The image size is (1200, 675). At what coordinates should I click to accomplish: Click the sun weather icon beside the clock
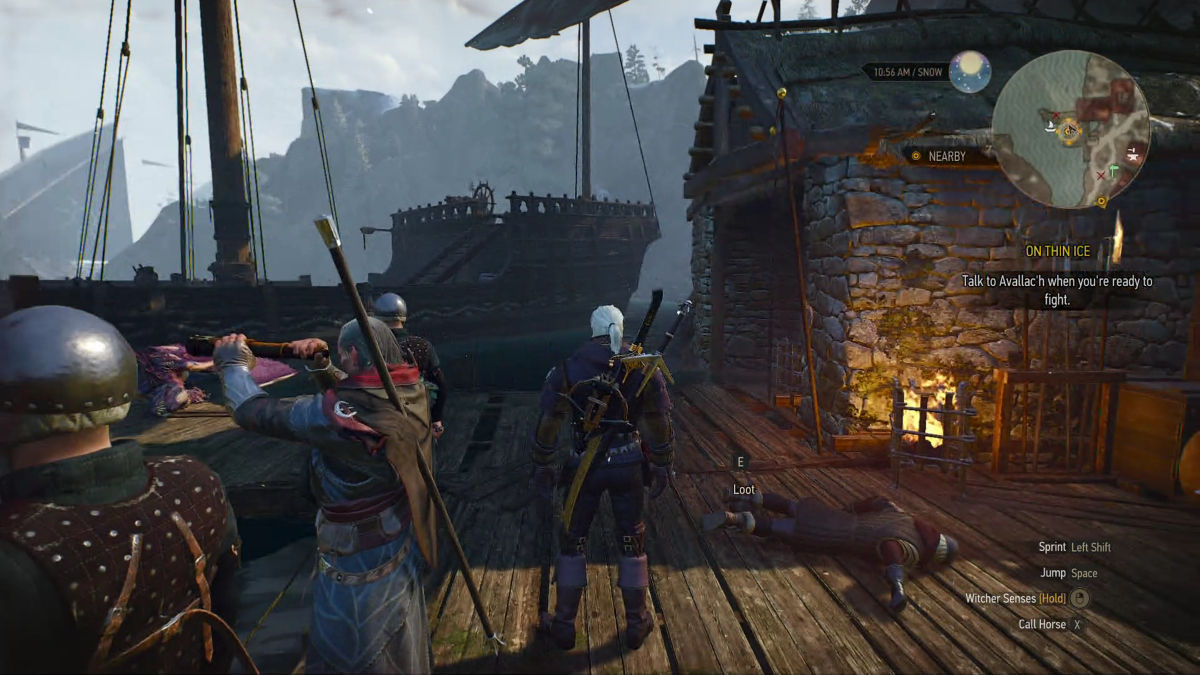[x=970, y=72]
